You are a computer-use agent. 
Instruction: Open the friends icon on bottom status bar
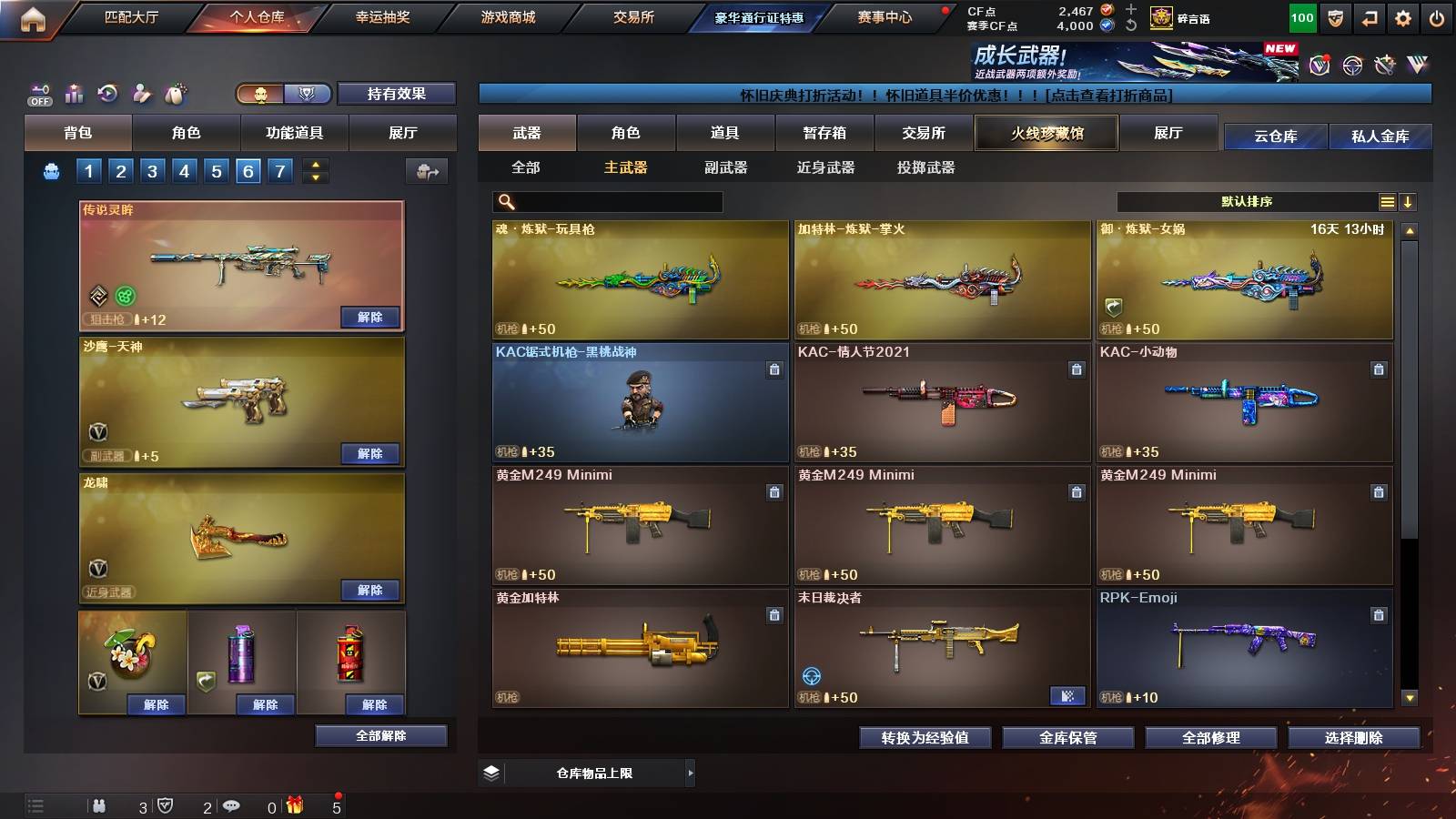click(x=98, y=804)
